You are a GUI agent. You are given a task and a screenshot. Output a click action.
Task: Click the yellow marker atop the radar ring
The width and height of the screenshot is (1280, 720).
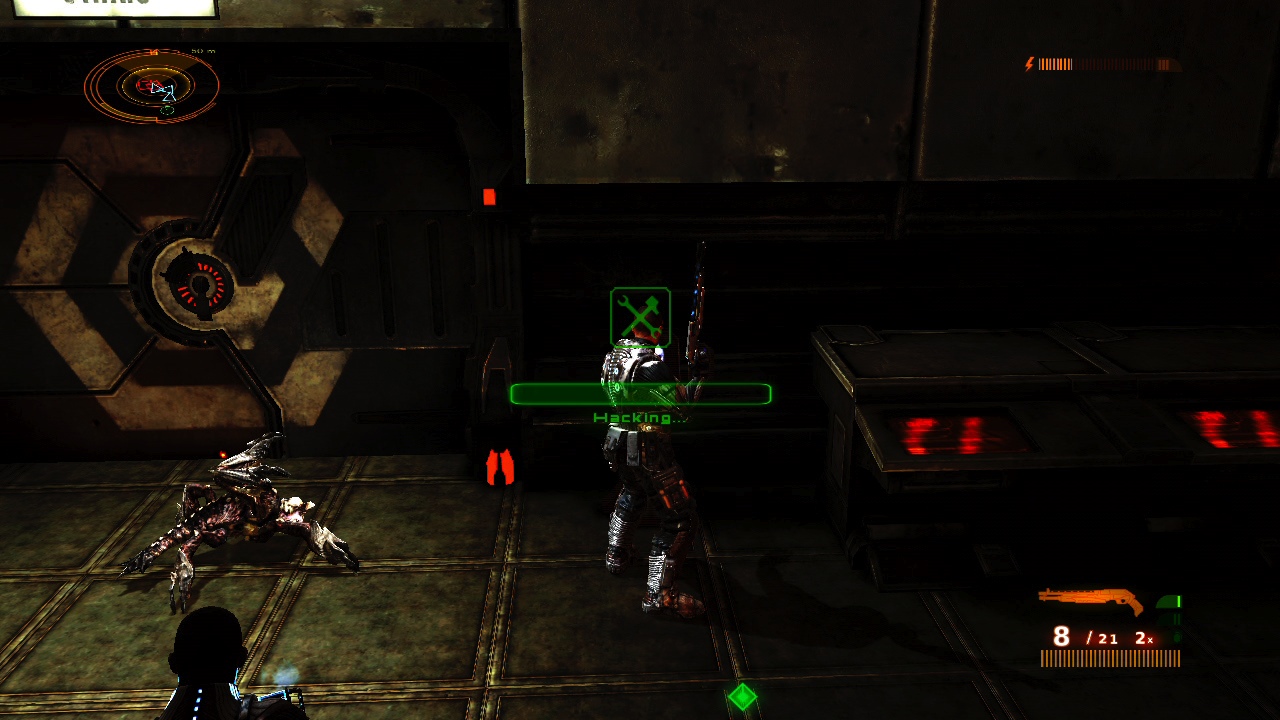[153, 52]
